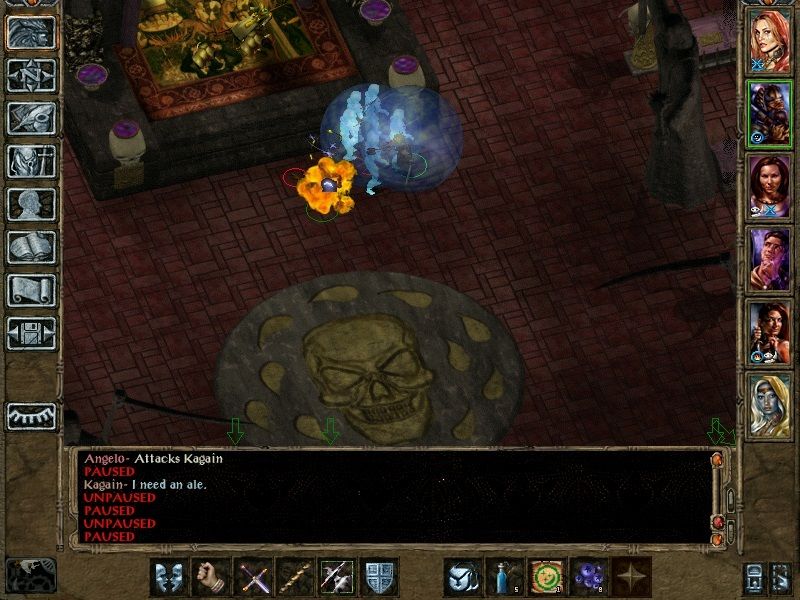Screen dimensions: 800x600
Task: Activate the fist unarmed attack slot
Action: coord(210,578)
